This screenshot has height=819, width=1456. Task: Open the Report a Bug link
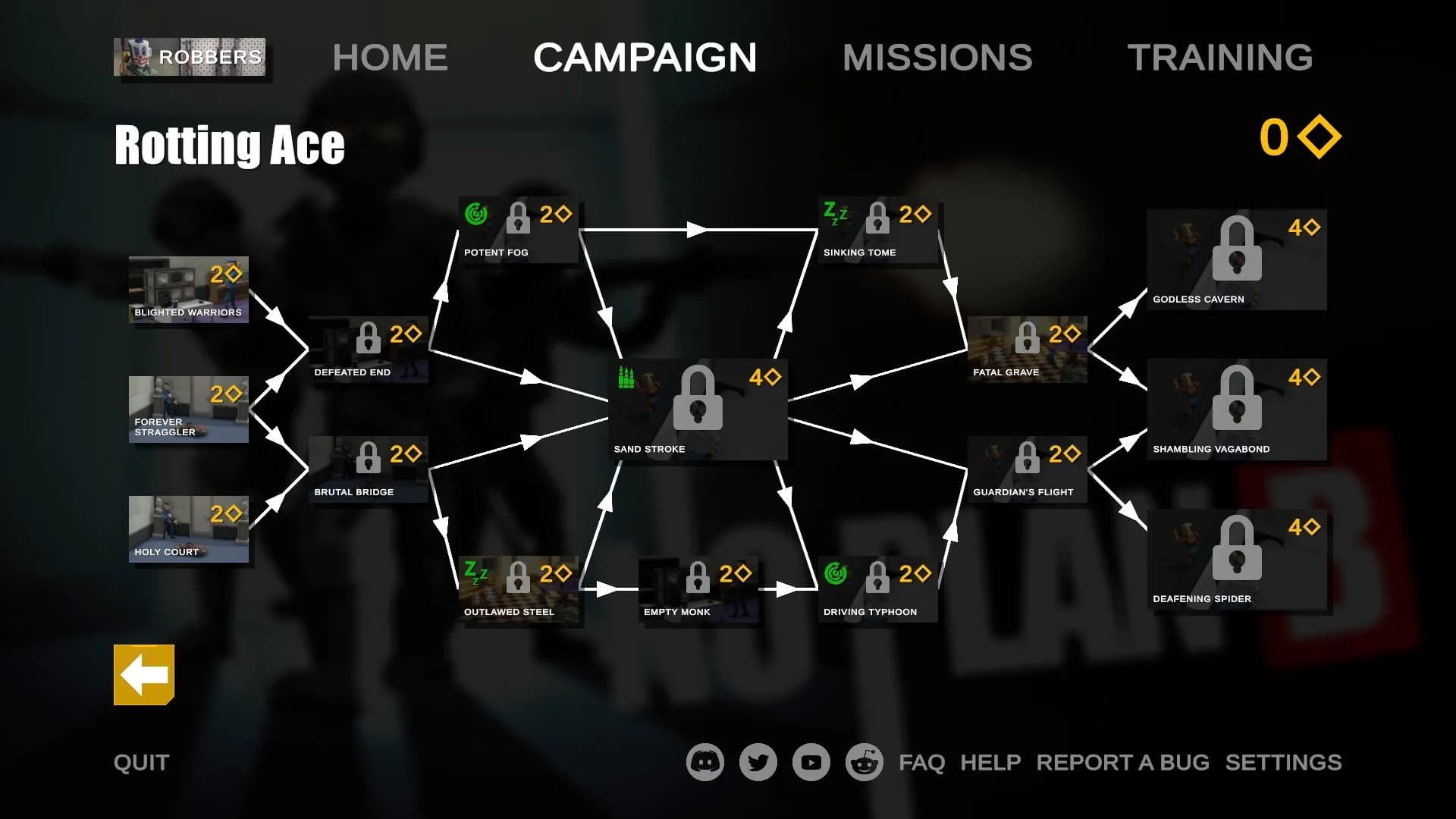[1122, 762]
